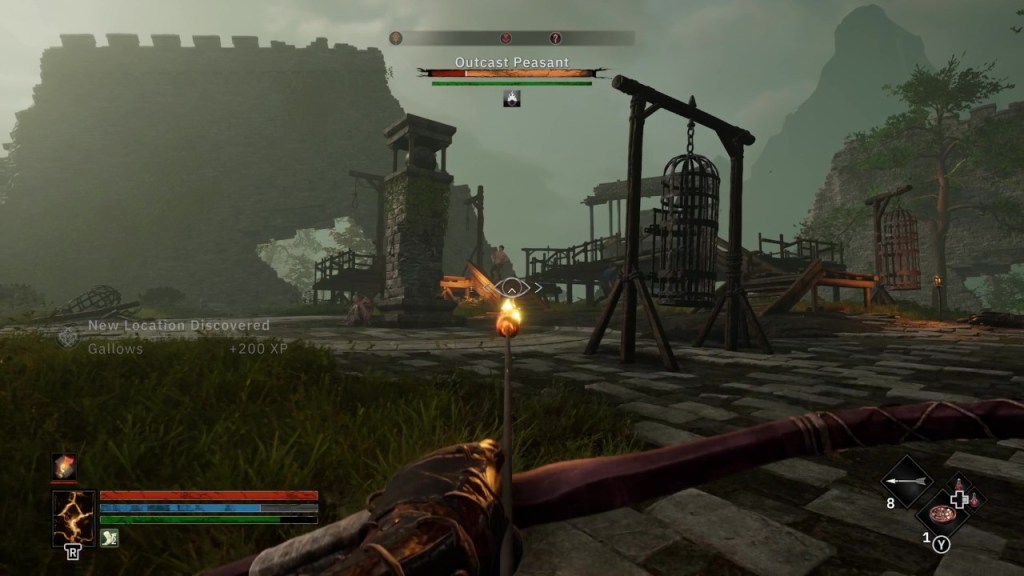Click the green boot buff icon
The width and height of the screenshot is (1024, 576).
pos(109,538)
